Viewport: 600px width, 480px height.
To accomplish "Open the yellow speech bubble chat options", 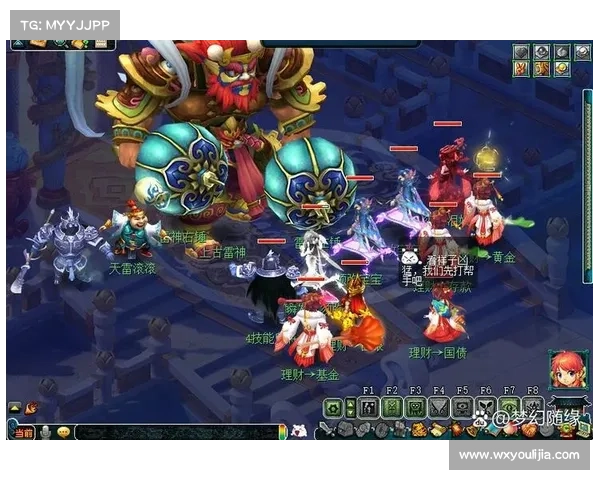I will (x=63, y=433).
